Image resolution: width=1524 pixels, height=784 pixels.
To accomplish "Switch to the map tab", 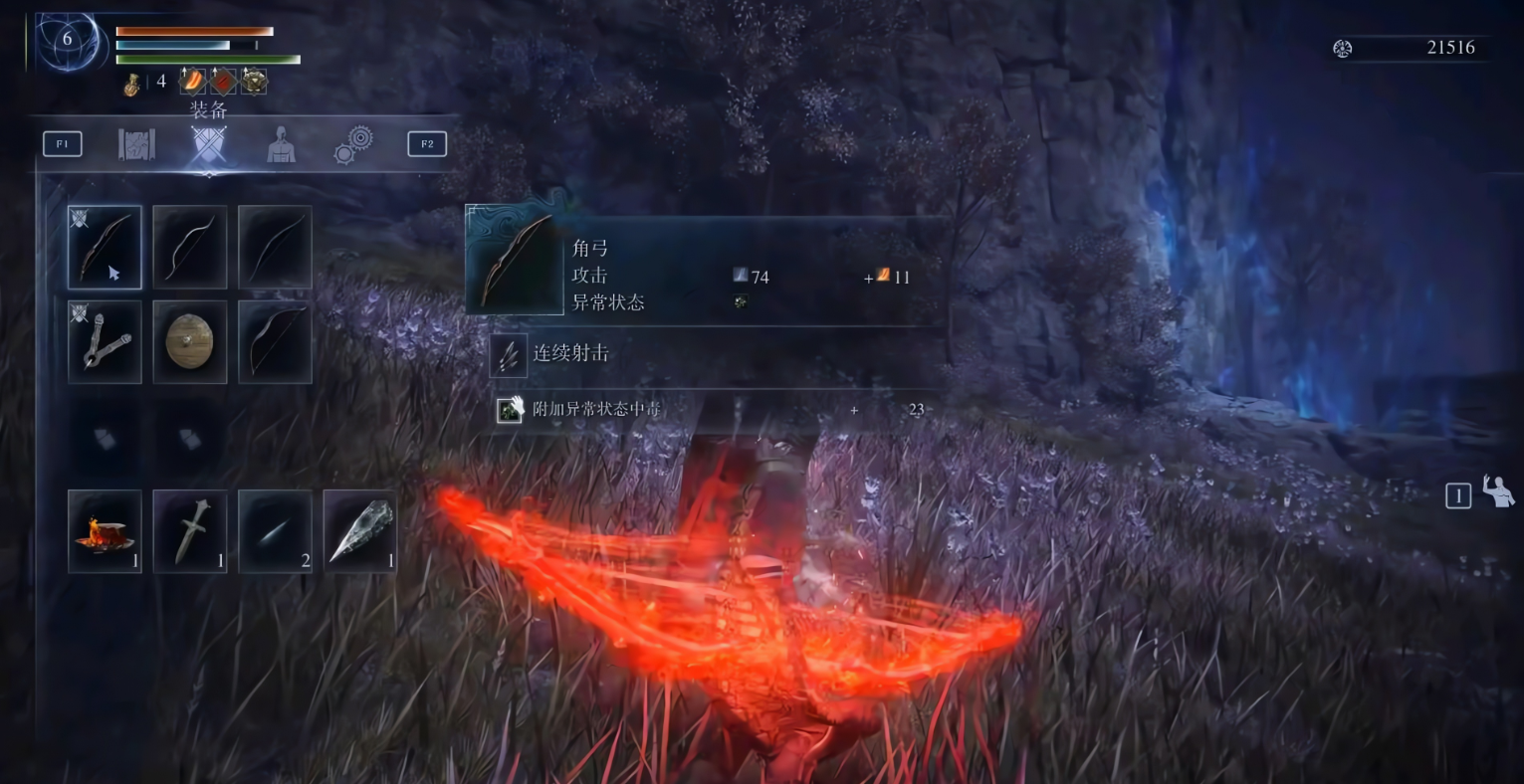I will pos(136,144).
